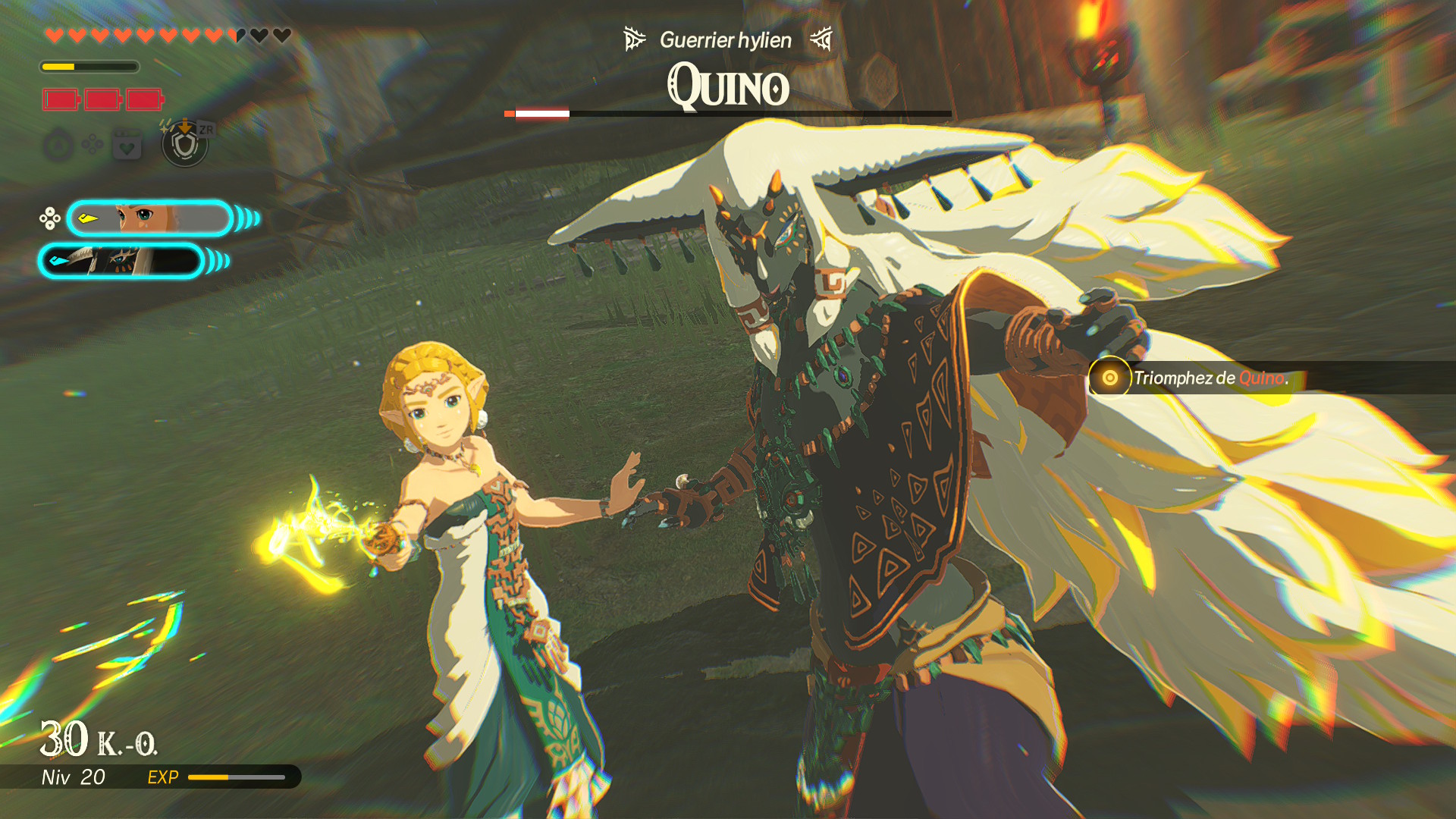
Task: Switch to the second ally portrait capsule
Action: tap(125, 262)
